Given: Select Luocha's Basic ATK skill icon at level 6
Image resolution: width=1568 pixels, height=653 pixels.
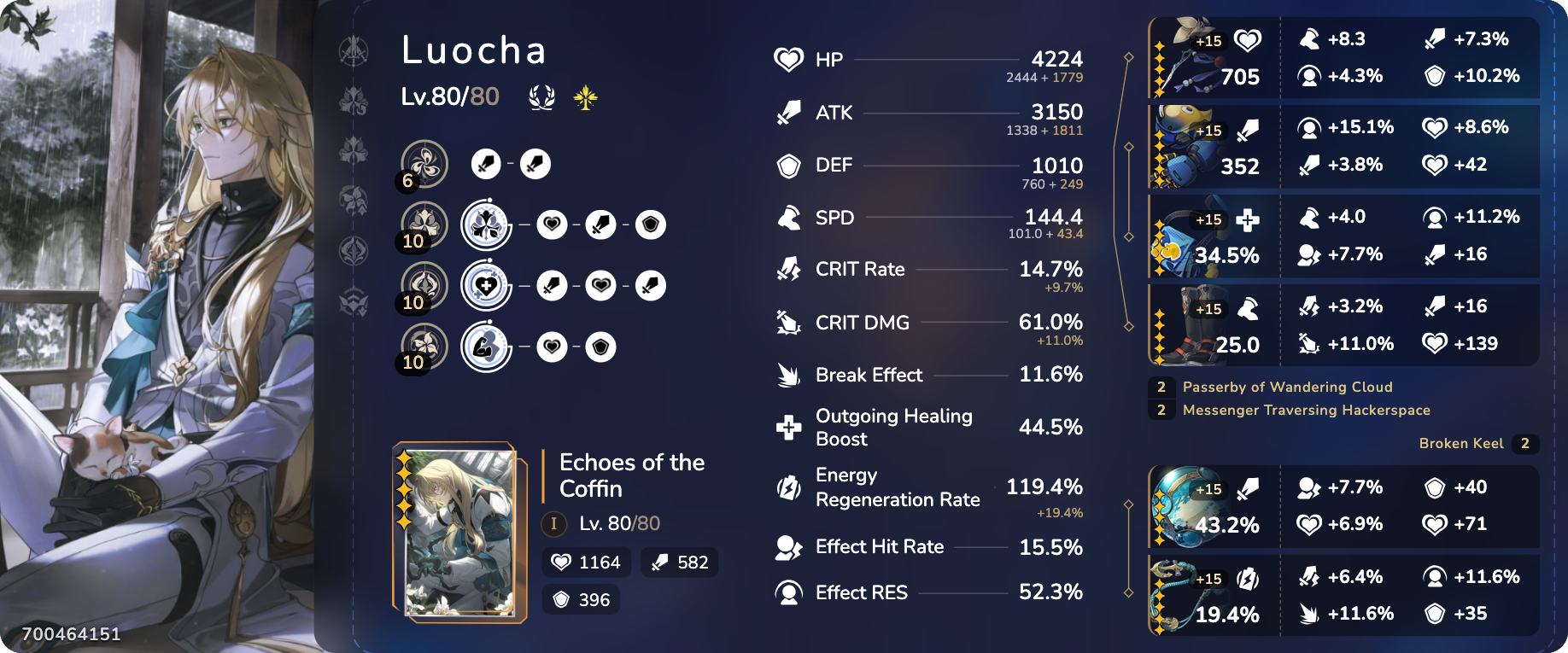Looking at the screenshot, I should coord(424,163).
